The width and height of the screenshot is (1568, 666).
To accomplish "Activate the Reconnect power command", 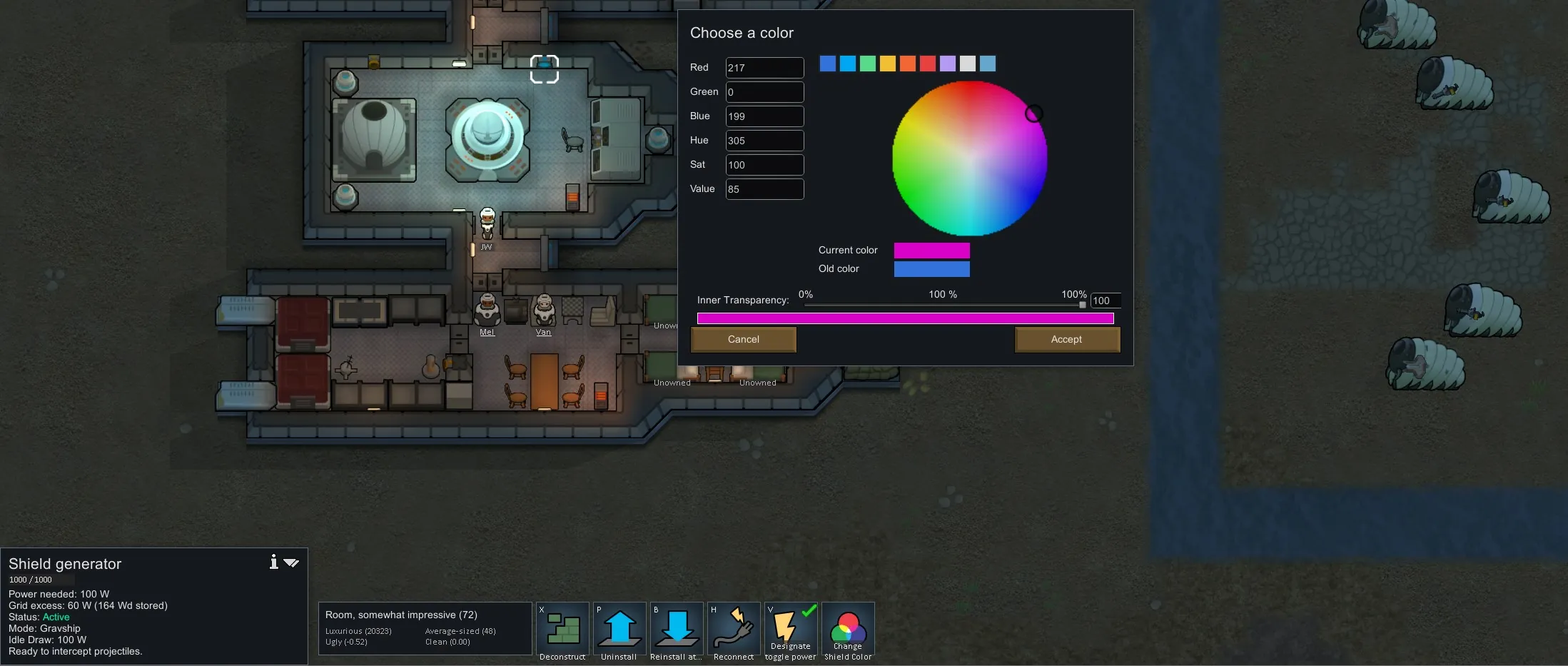I will tap(734, 630).
